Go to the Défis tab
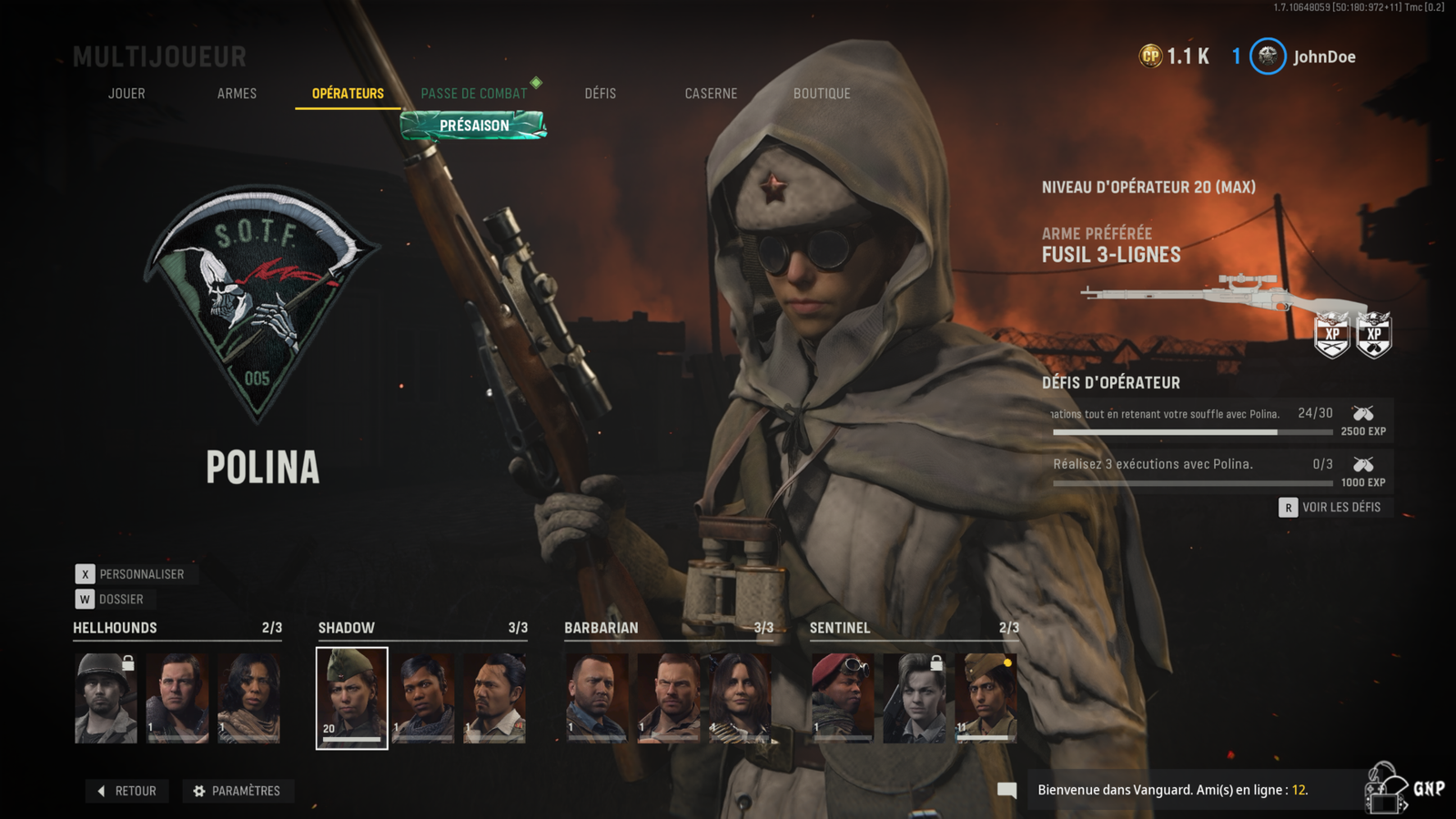The image size is (1456, 819). [601, 94]
